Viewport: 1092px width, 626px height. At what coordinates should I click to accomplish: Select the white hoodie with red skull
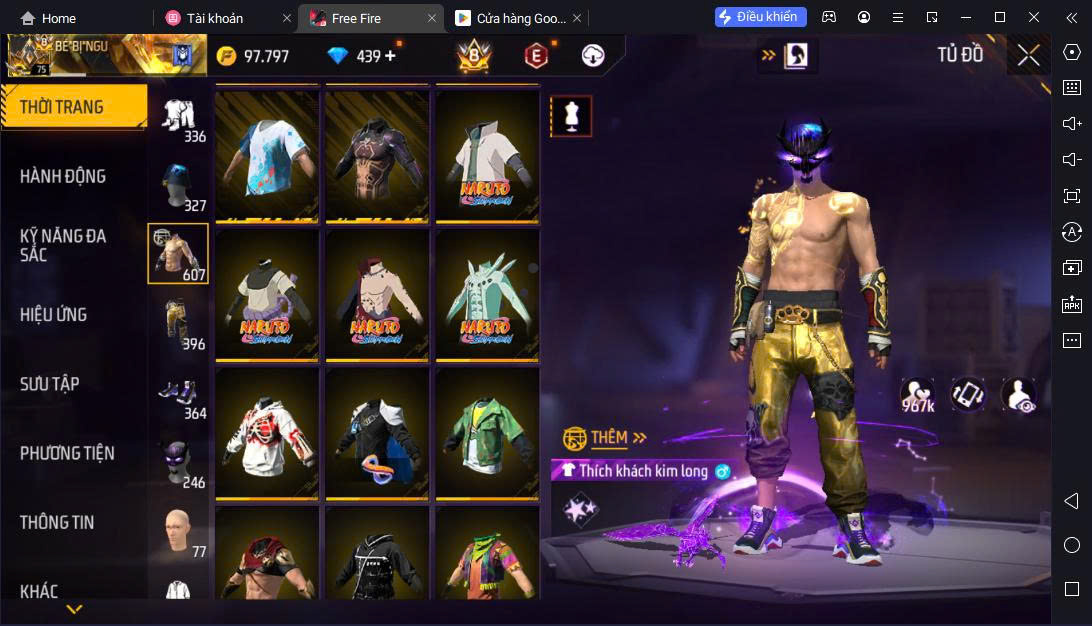click(267, 432)
